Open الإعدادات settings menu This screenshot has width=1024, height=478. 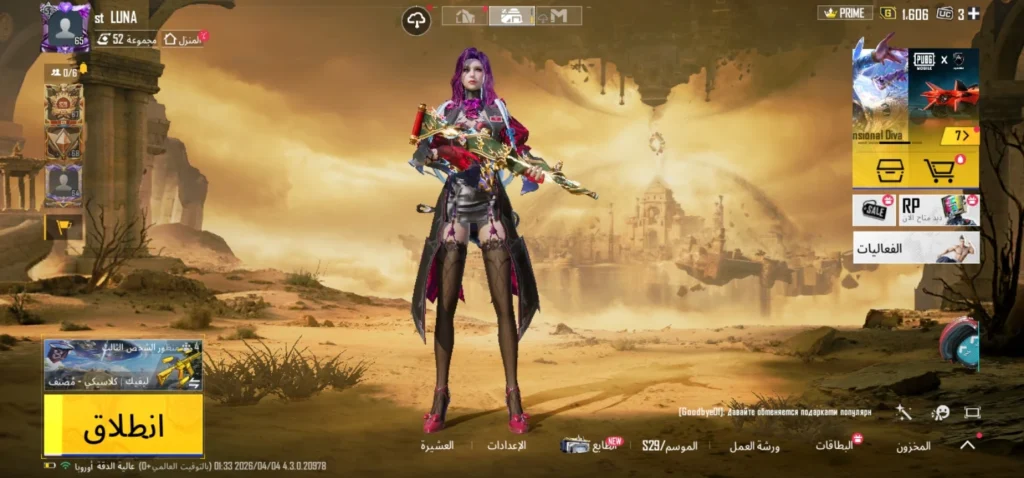pos(506,445)
